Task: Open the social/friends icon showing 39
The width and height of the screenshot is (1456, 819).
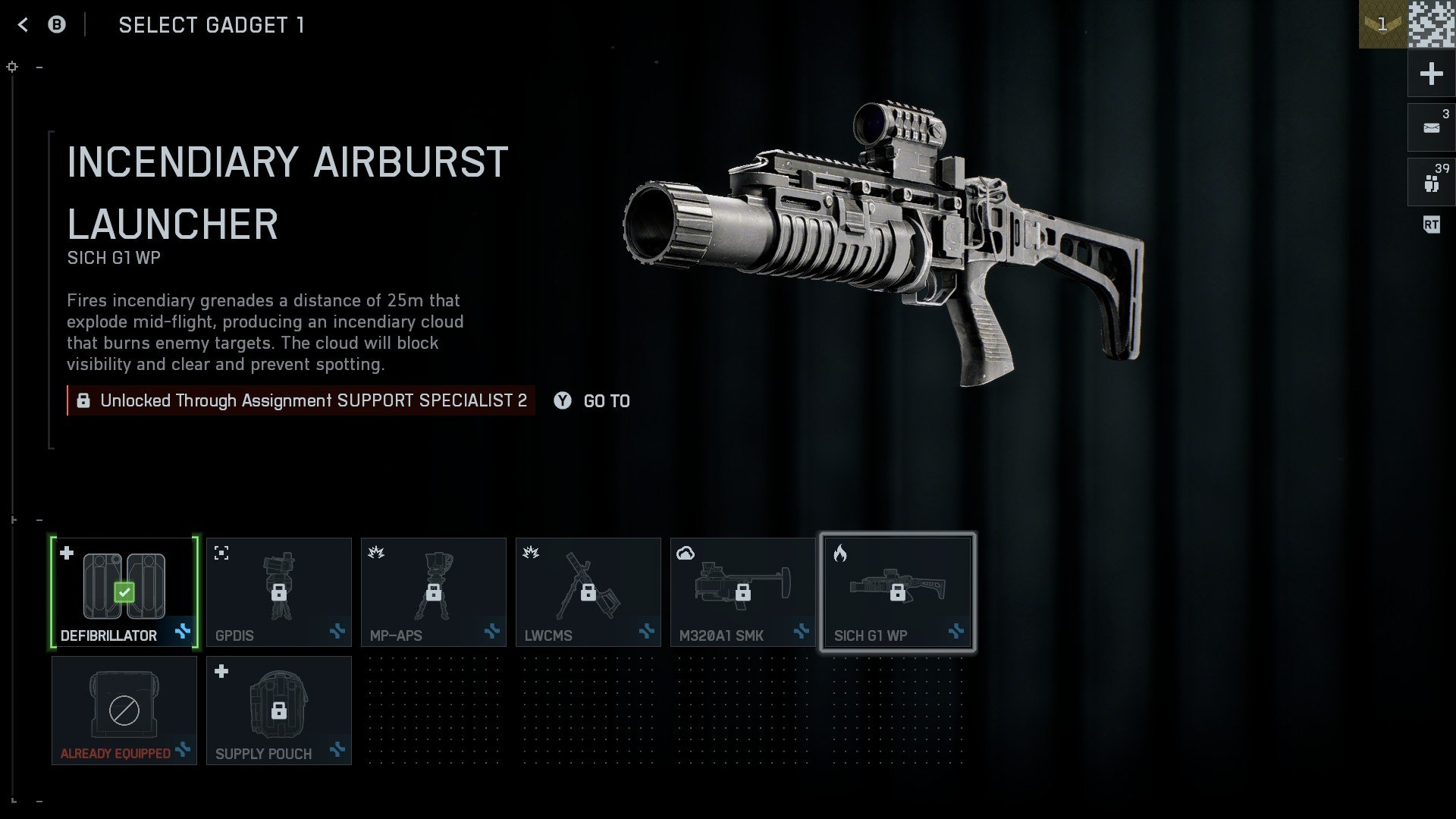Action: (1430, 181)
